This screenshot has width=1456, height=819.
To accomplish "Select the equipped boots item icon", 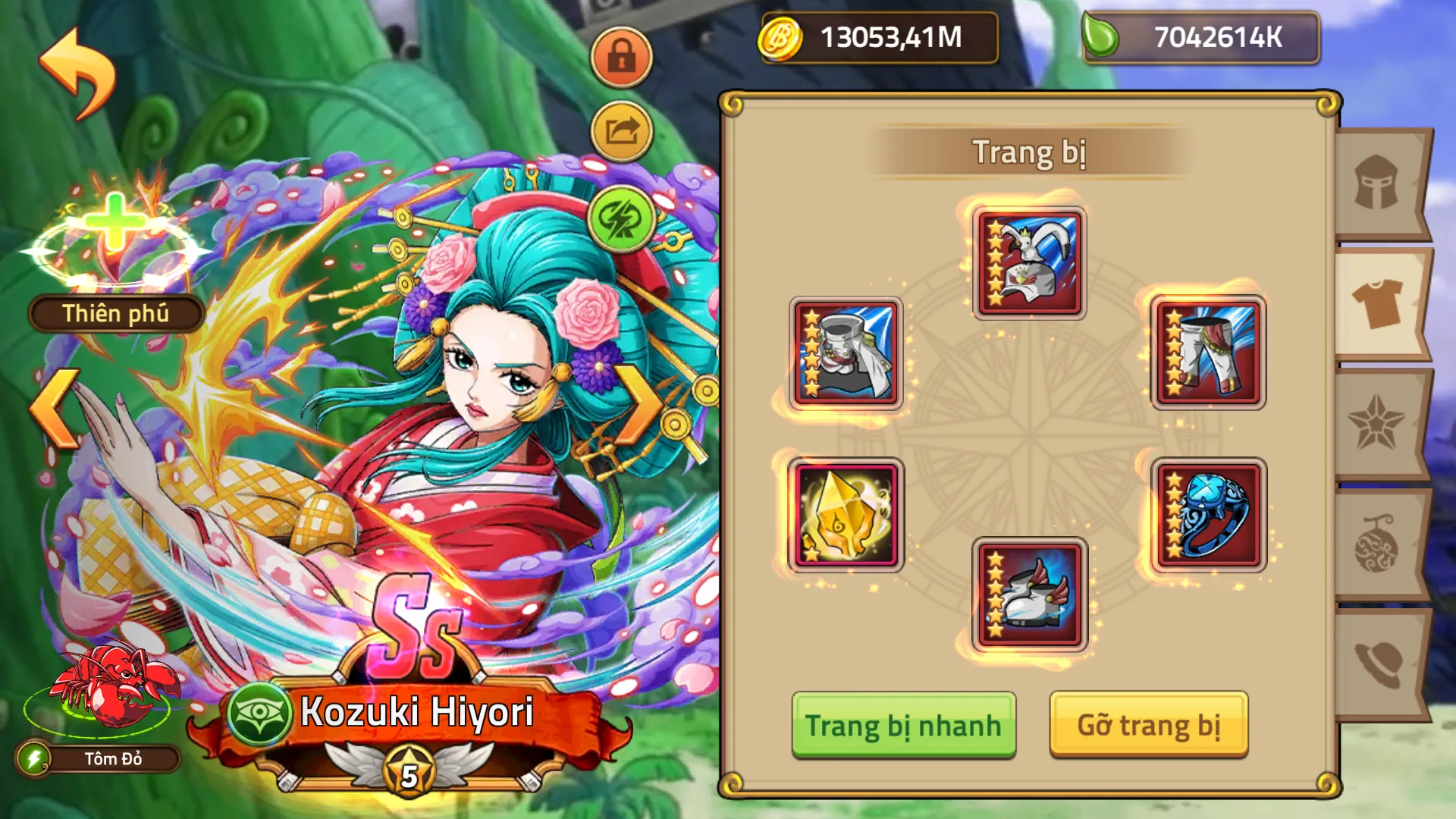I will pos(1028,595).
